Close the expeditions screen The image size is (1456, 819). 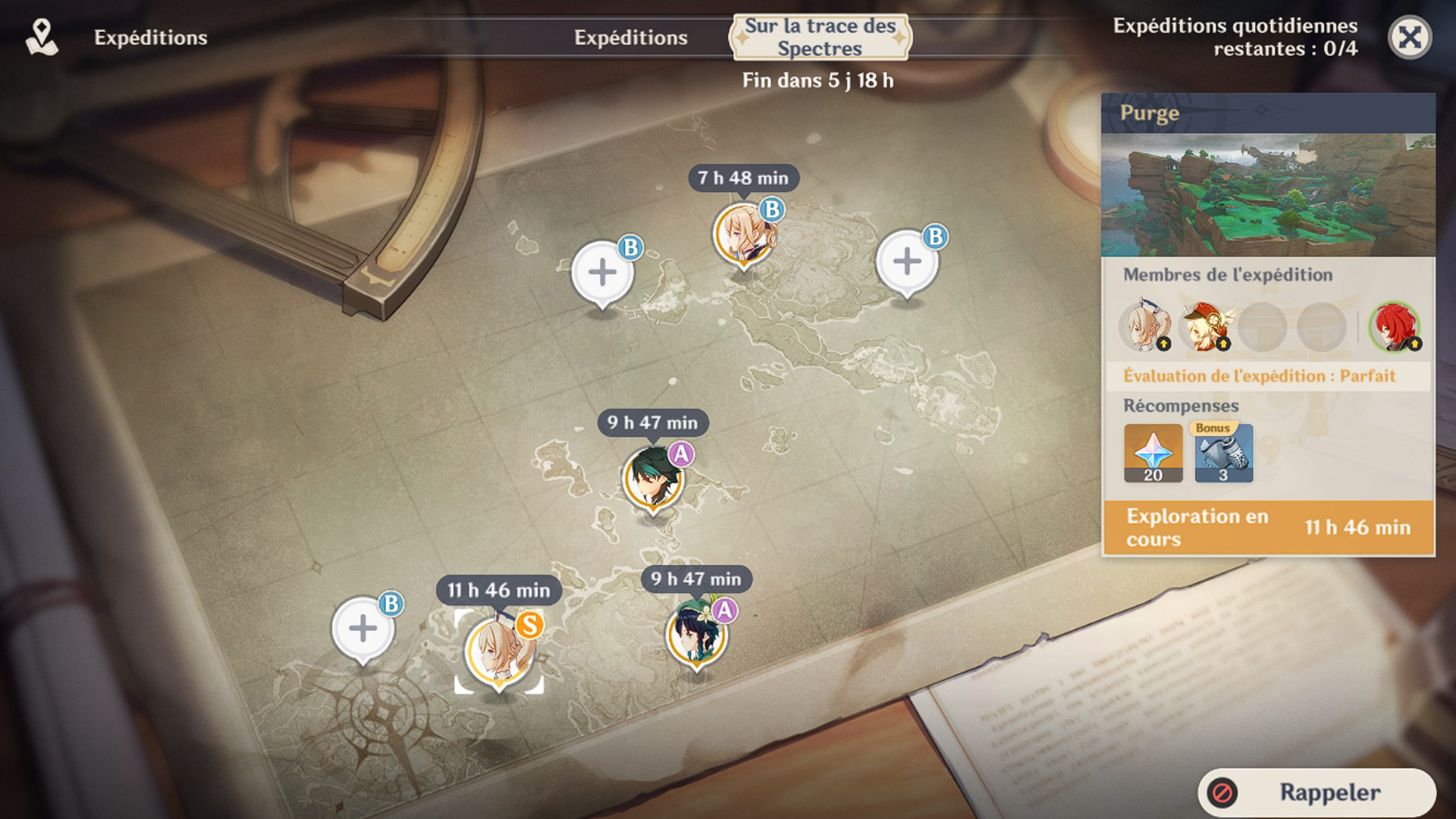pyautogui.click(x=1409, y=37)
